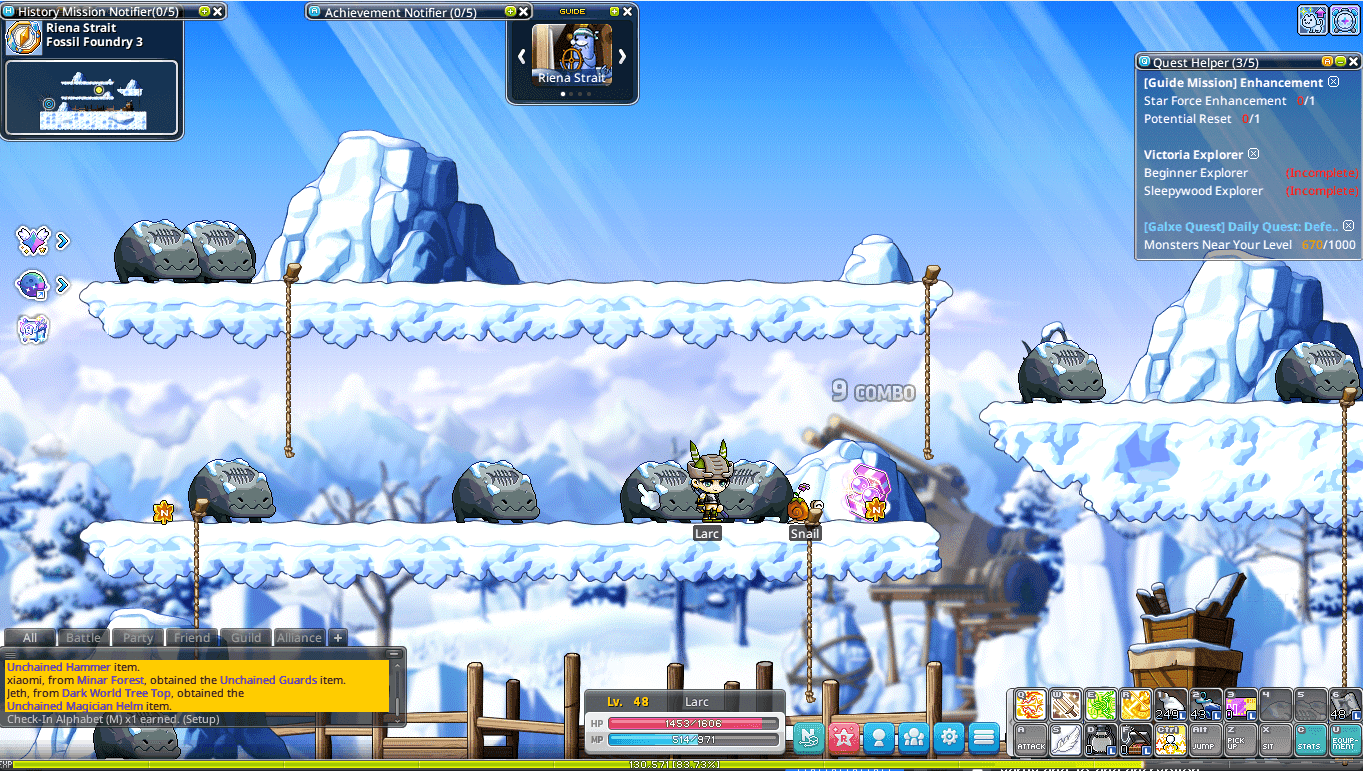Add a new chat tab with plus
Viewport: 1363px width, 771px height.
point(337,638)
